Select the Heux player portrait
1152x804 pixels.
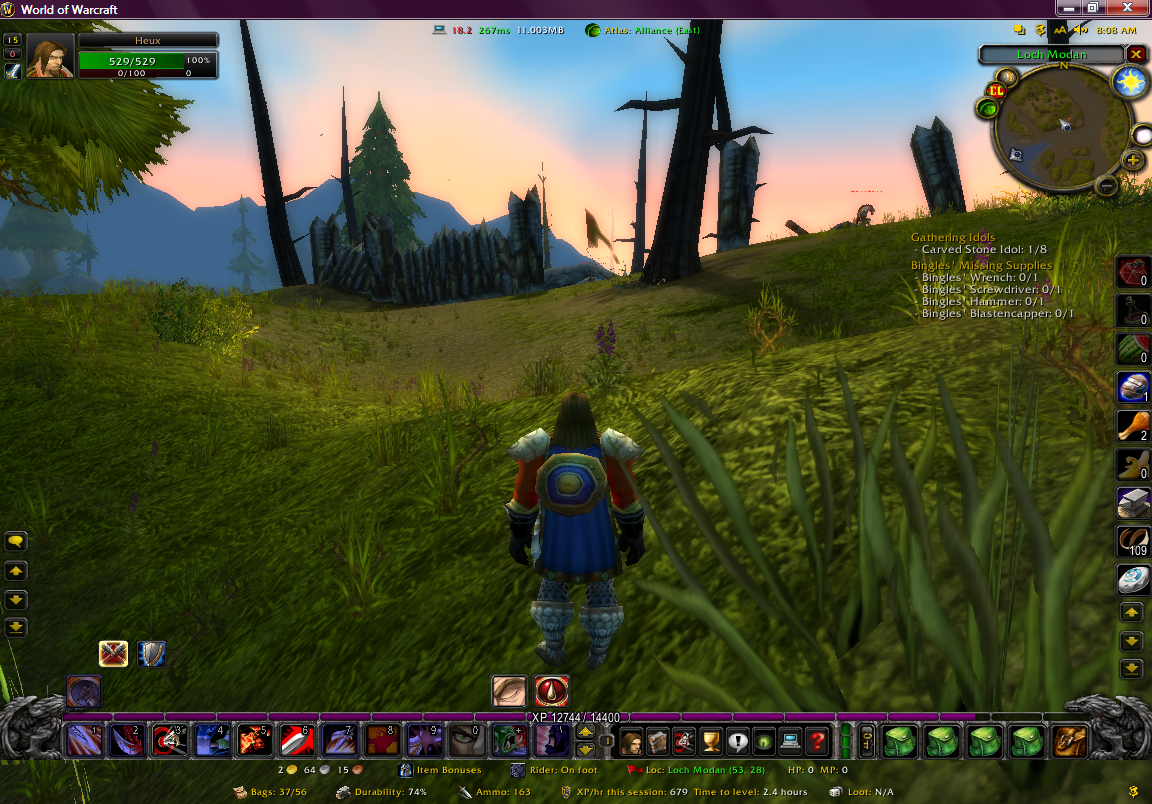(x=50, y=56)
